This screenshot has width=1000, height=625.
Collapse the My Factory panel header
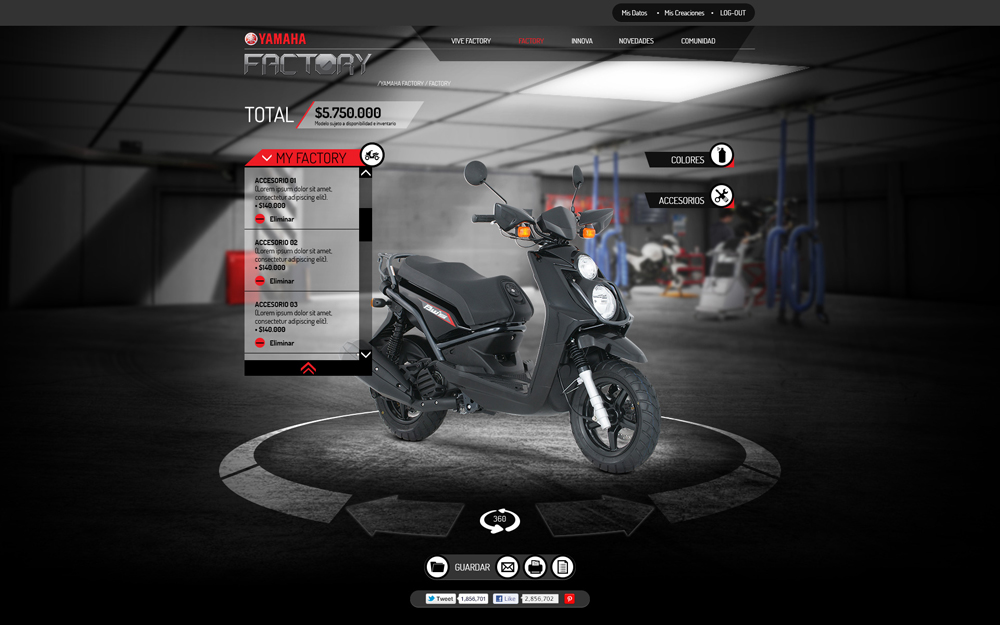click(x=267, y=158)
